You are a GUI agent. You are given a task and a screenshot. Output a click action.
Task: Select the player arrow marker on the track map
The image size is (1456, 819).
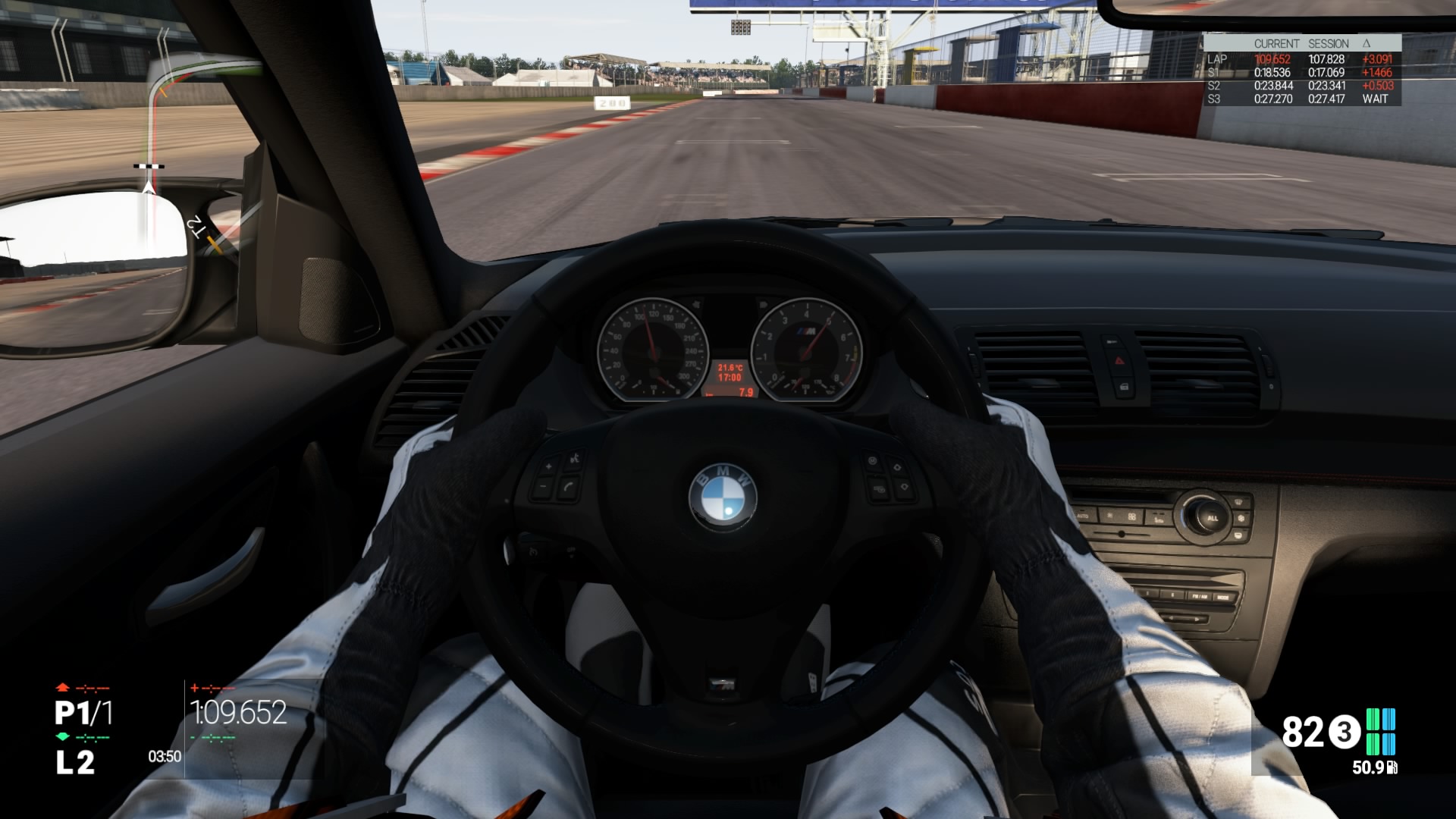coord(149,187)
